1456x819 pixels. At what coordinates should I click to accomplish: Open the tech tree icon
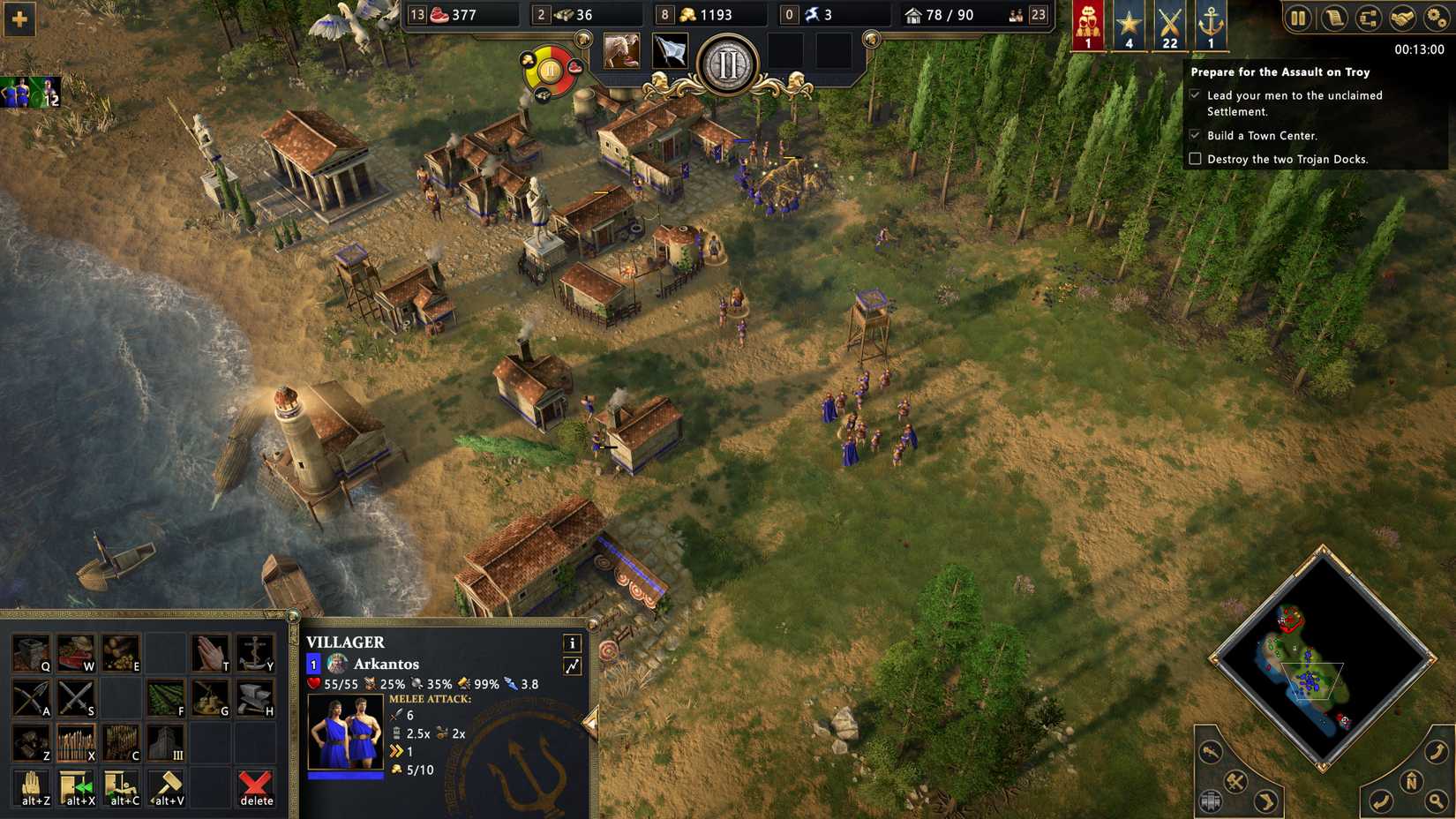(1369, 18)
